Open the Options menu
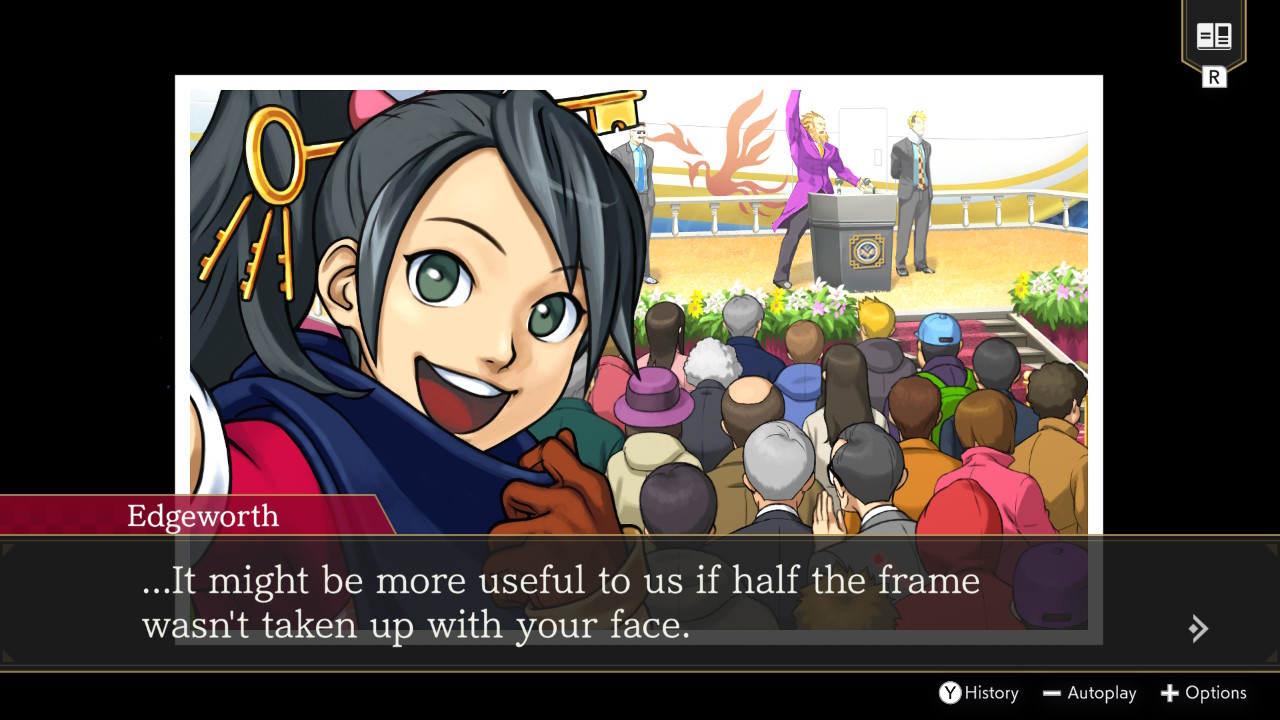This screenshot has height=720, width=1280. coord(1203,693)
